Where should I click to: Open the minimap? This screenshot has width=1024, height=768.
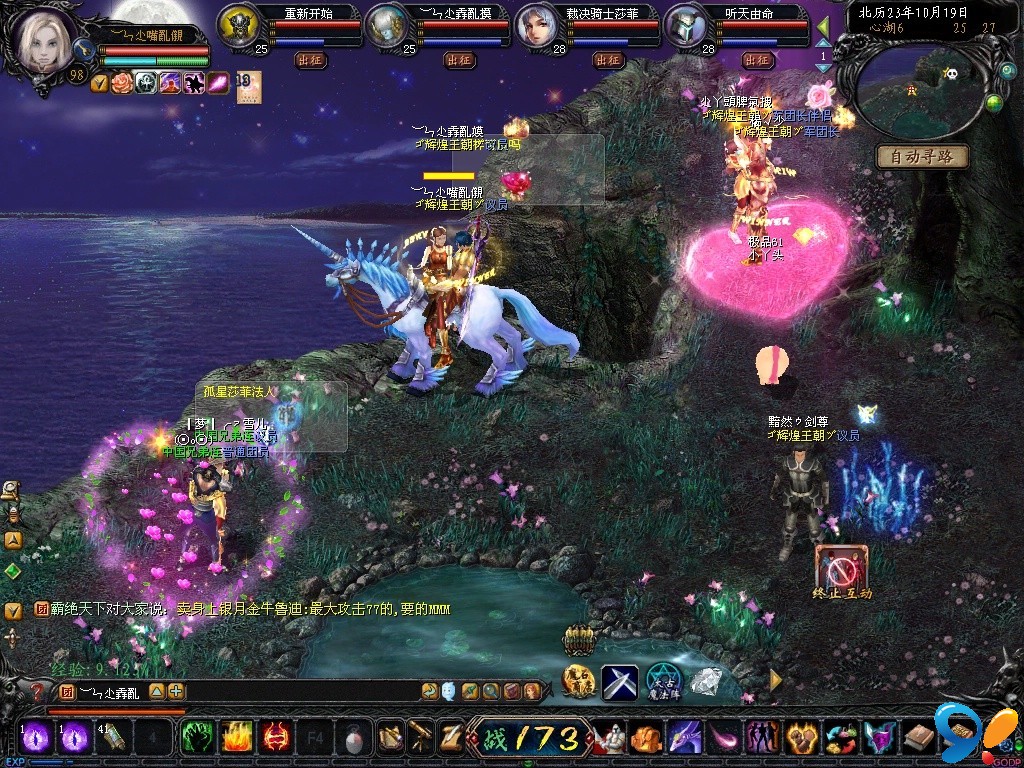(x=920, y=92)
